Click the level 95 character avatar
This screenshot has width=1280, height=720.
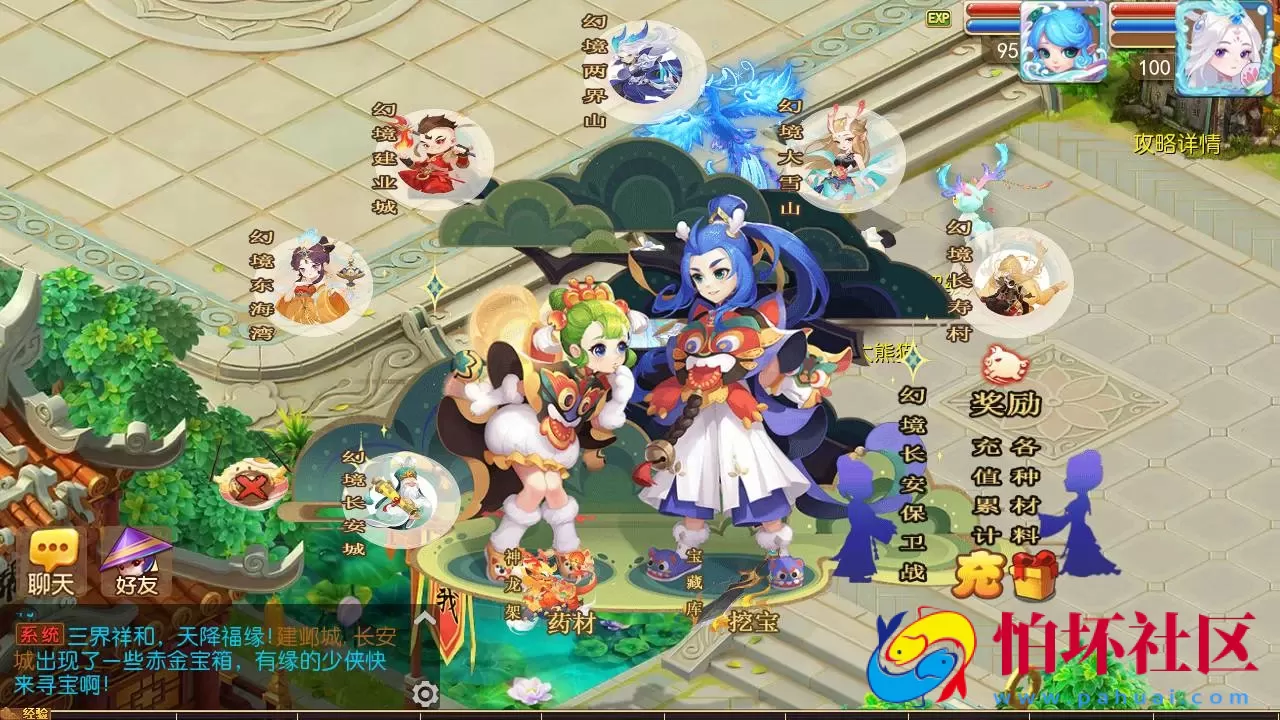(1063, 42)
